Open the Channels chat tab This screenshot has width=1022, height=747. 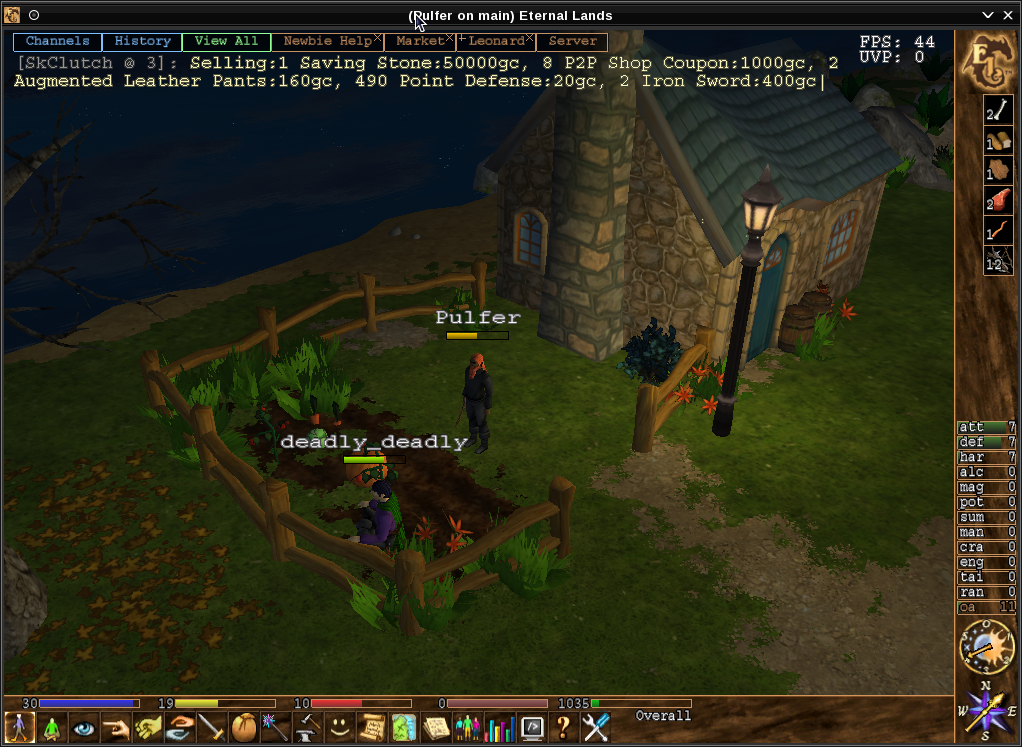coord(57,41)
